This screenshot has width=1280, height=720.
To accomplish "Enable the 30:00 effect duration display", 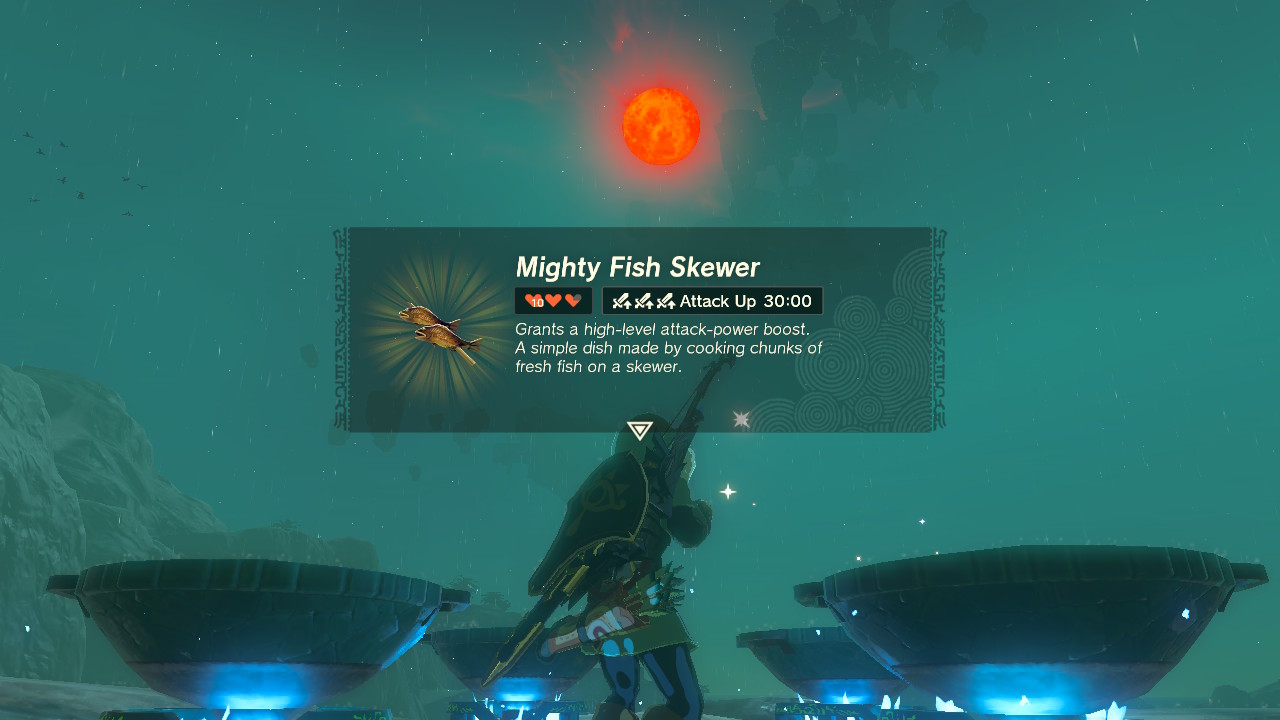I will 787,300.
